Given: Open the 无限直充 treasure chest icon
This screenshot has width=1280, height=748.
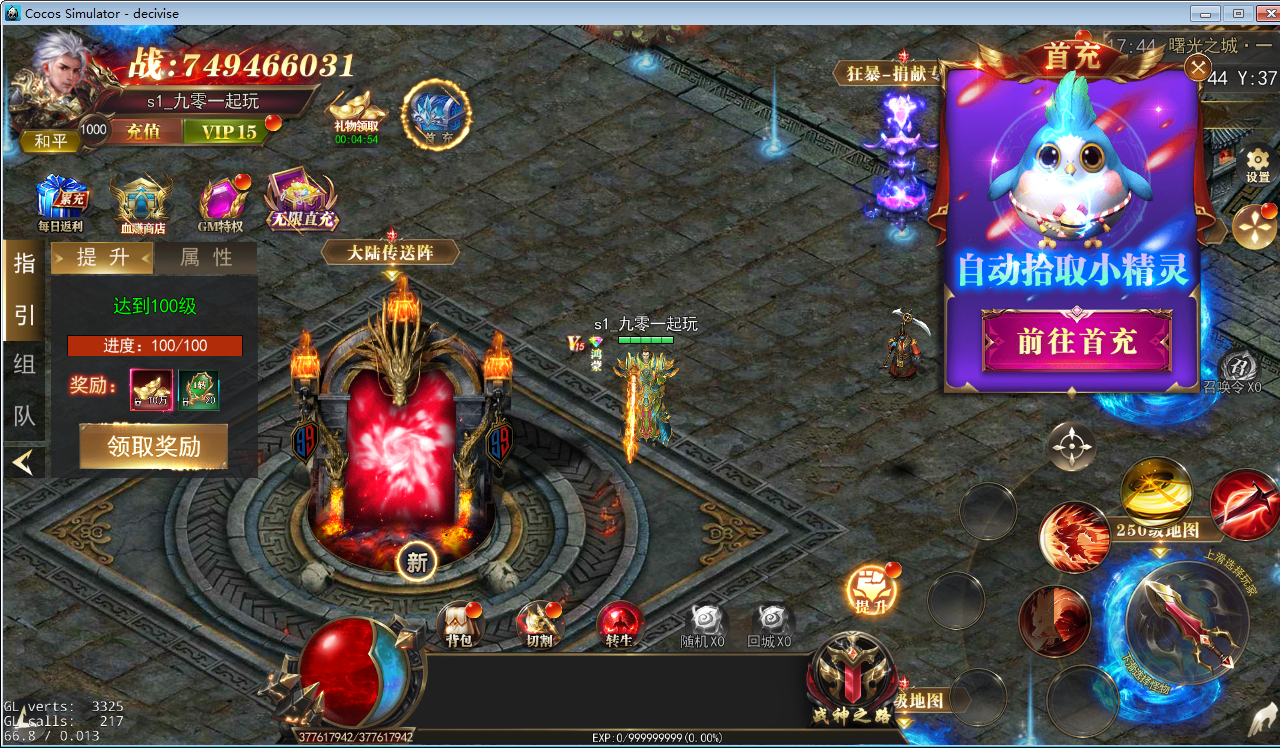Looking at the screenshot, I should (300, 200).
